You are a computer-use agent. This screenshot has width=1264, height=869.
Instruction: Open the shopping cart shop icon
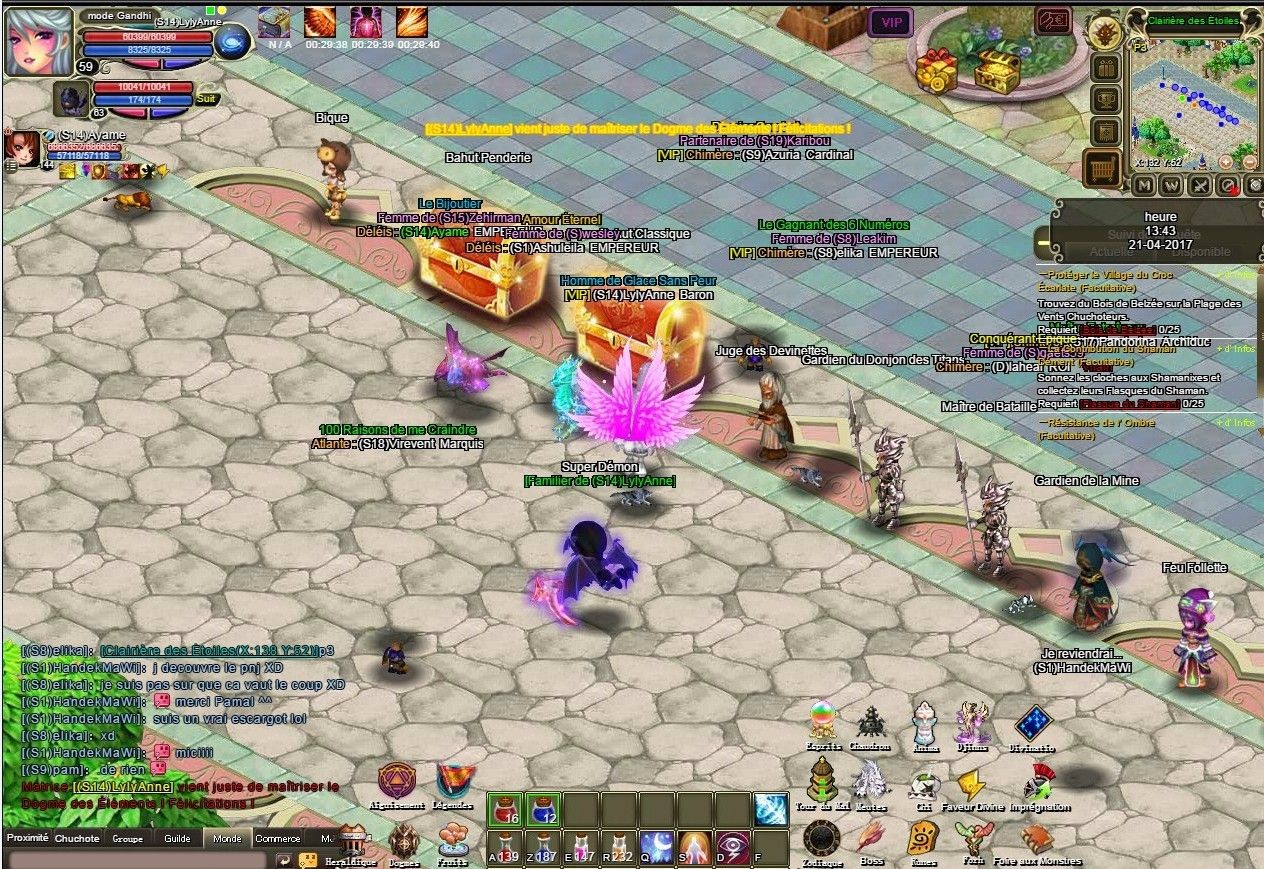[1103, 168]
